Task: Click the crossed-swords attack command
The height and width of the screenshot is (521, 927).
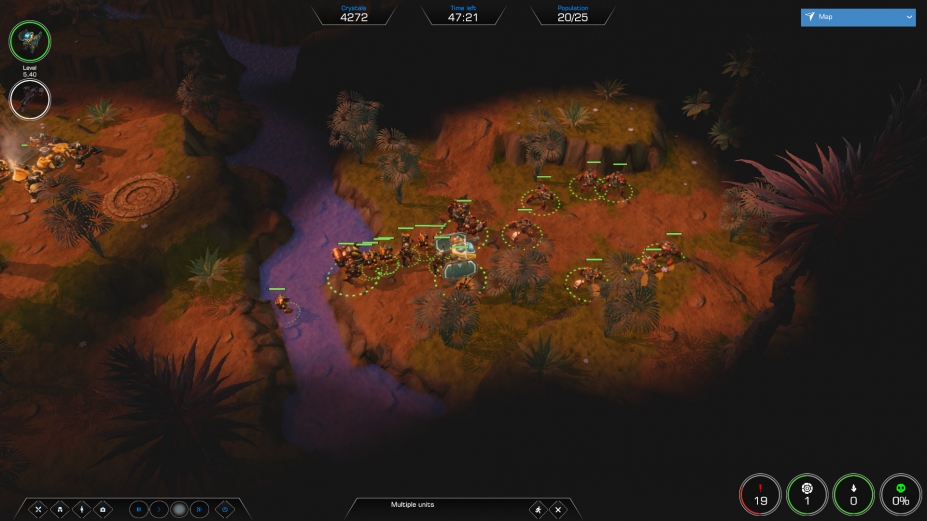Action: pos(39,509)
